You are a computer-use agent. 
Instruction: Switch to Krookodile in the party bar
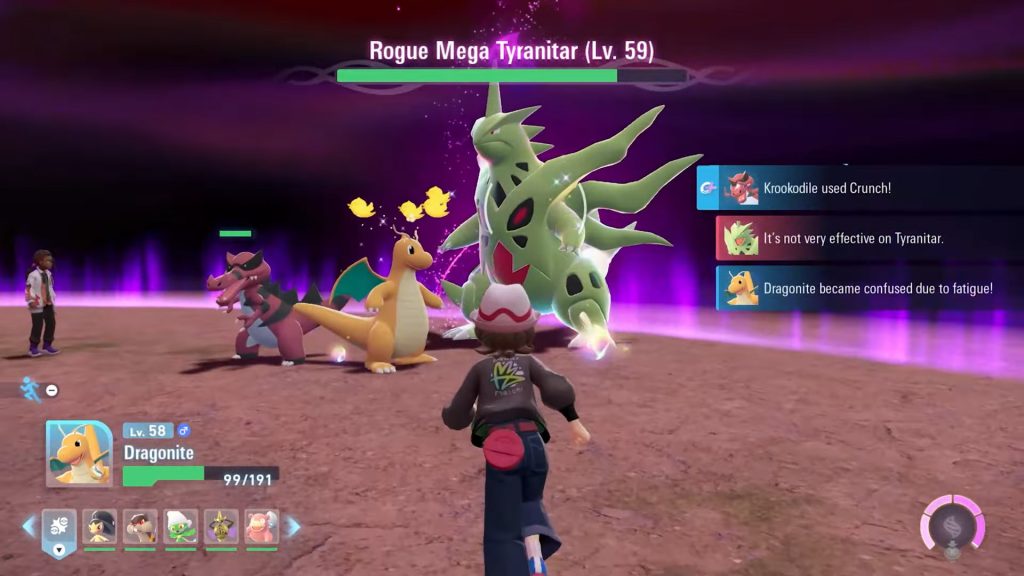pyautogui.click(x=140, y=527)
